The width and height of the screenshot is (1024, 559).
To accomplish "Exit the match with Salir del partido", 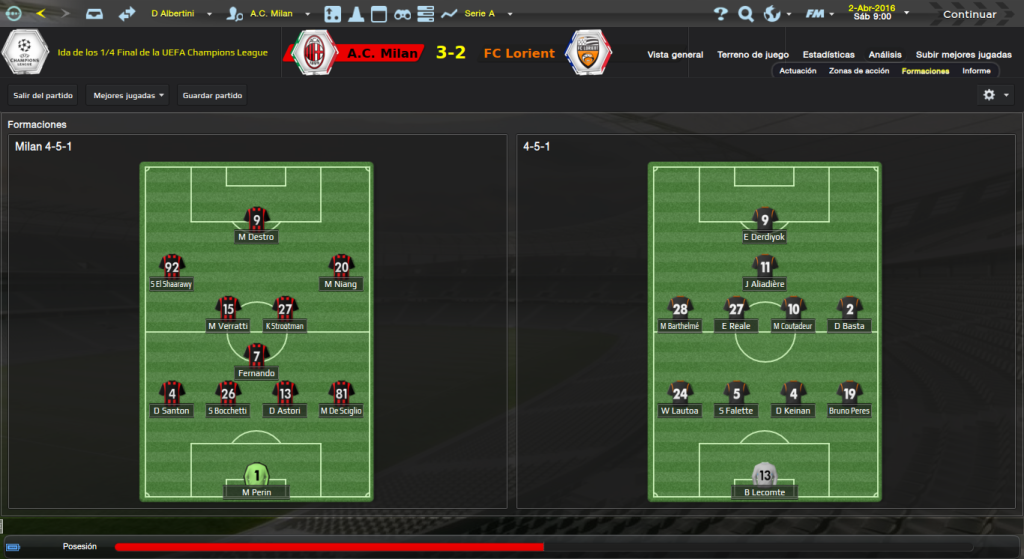I will pos(43,95).
